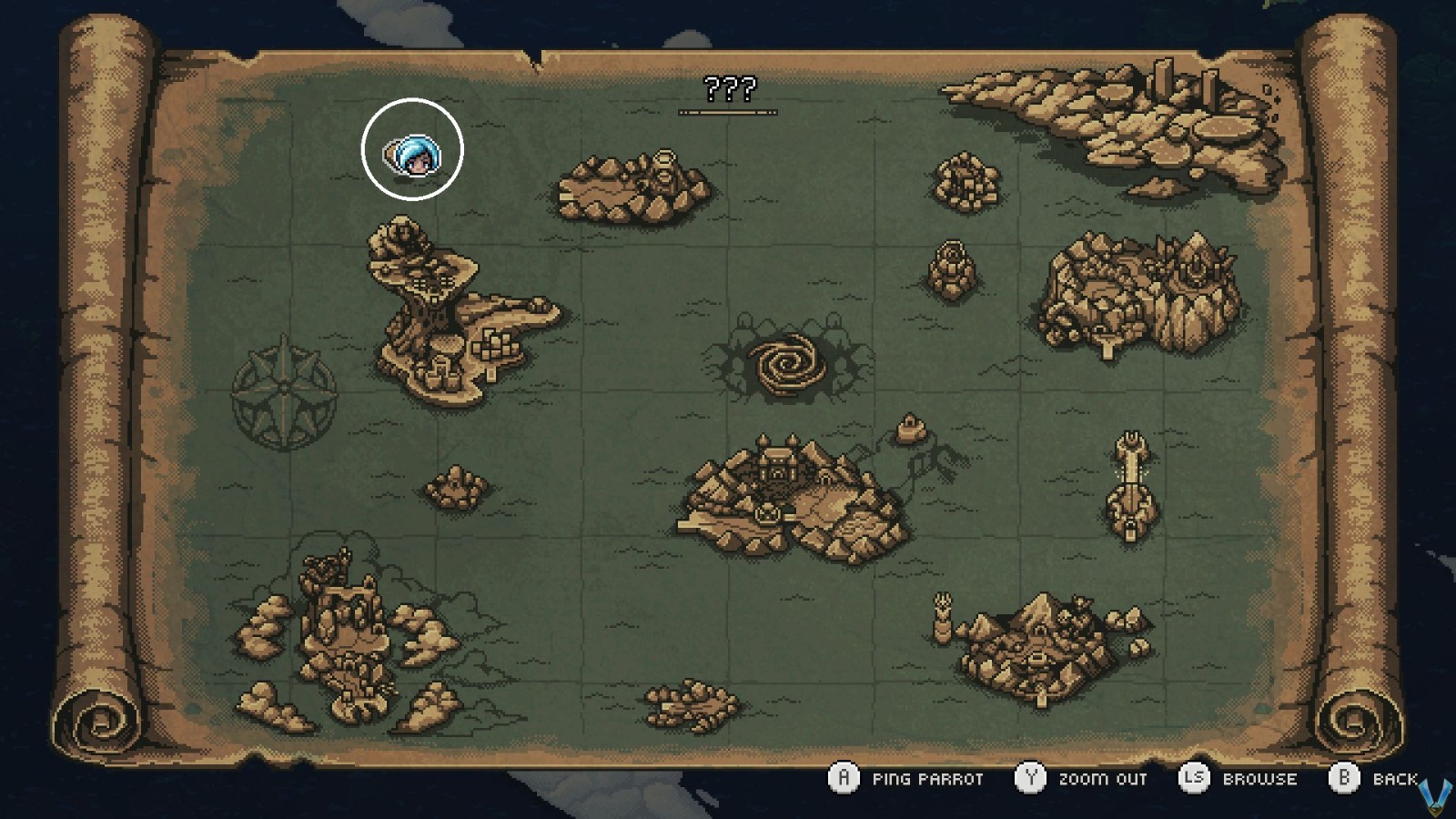Click the circled player portrait marker
Image resolution: width=1456 pixels, height=819 pixels.
(414, 150)
